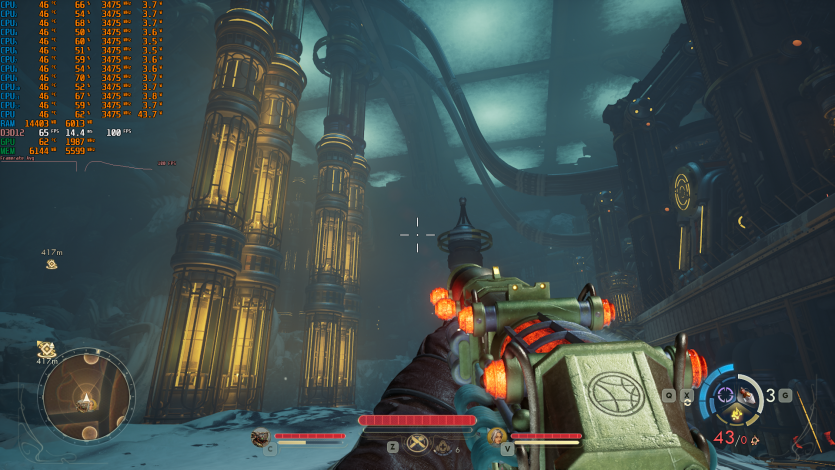Activate the crossed-weapons ability icon
Screen dimensions: 835x470
pos(418,446)
